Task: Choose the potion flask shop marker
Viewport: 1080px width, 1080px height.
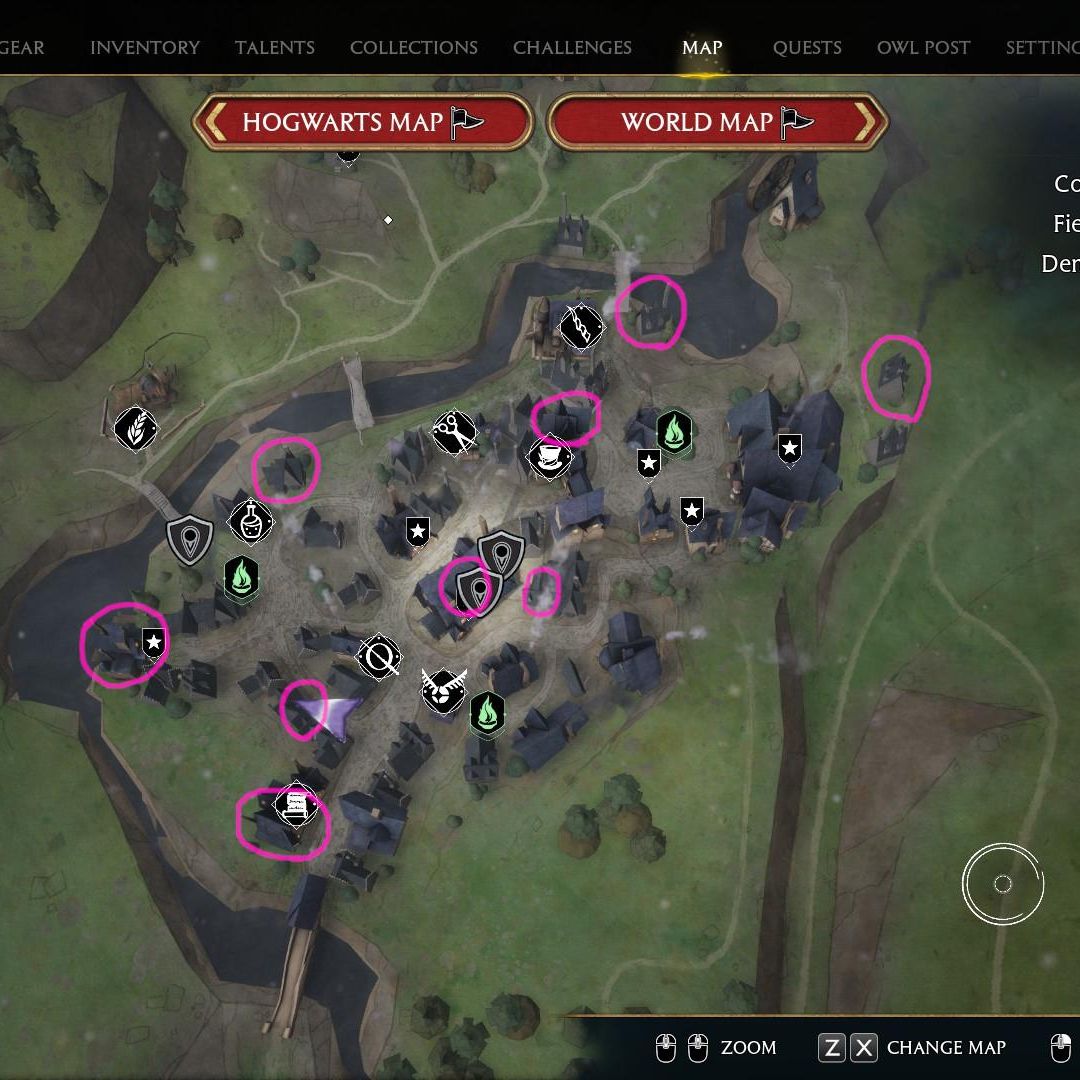Action: coord(250,520)
